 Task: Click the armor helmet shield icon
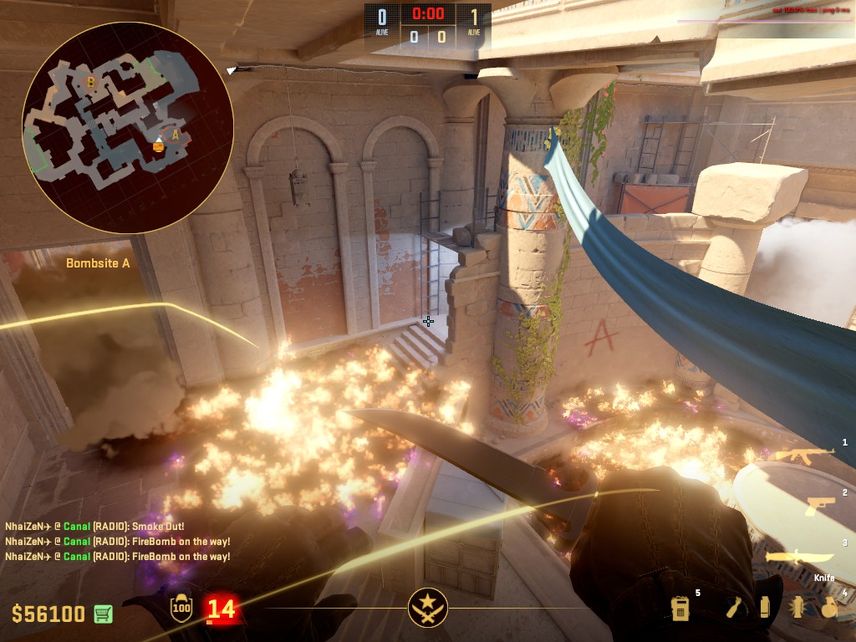tap(181, 607)
